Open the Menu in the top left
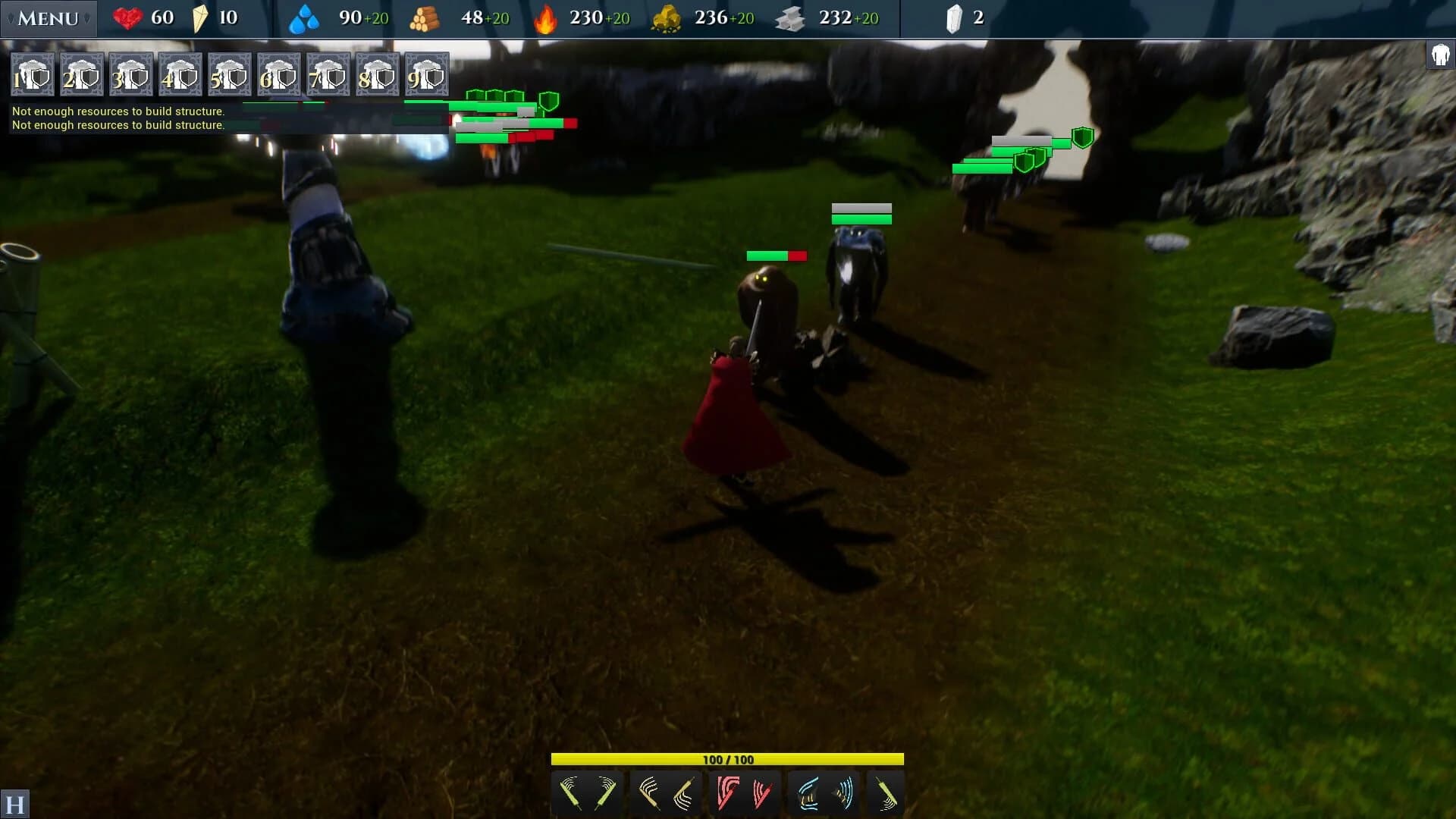This screenshot has height=819, width=1456. tap(47, 18)
